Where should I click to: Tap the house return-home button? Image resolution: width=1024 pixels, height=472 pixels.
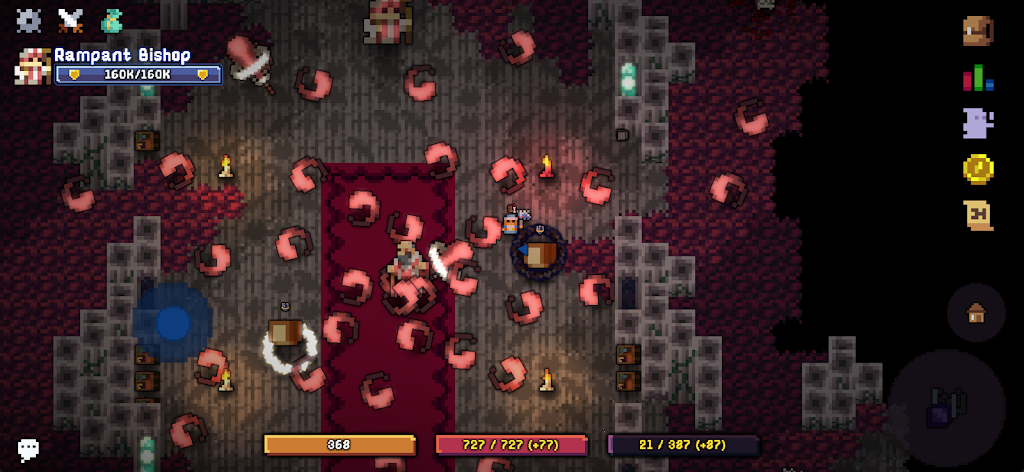coord(976,313)
